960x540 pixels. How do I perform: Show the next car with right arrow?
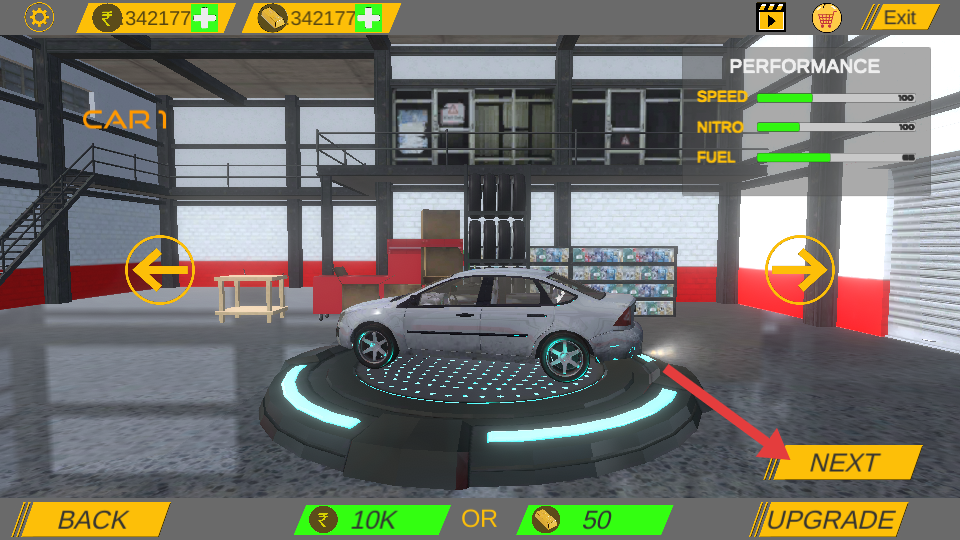pos(799,270)
